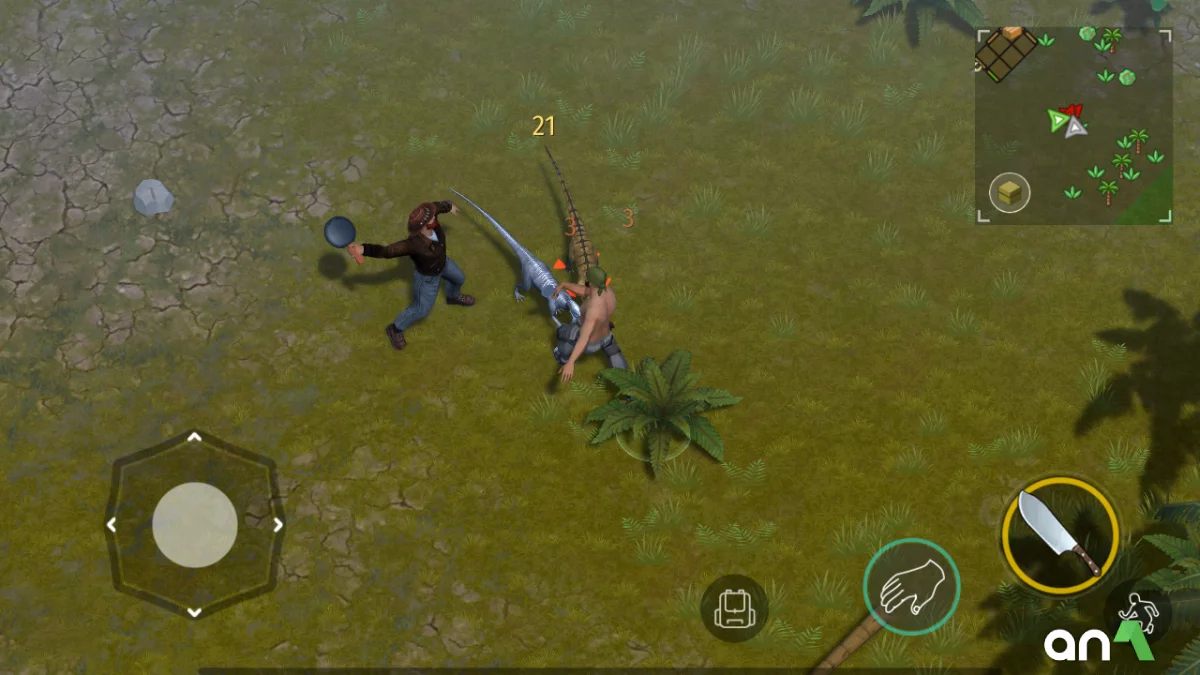The width and height of the screenshot is (1200, 675).
Task: Click the joystick's down arrow
Action: click(195, 611)
